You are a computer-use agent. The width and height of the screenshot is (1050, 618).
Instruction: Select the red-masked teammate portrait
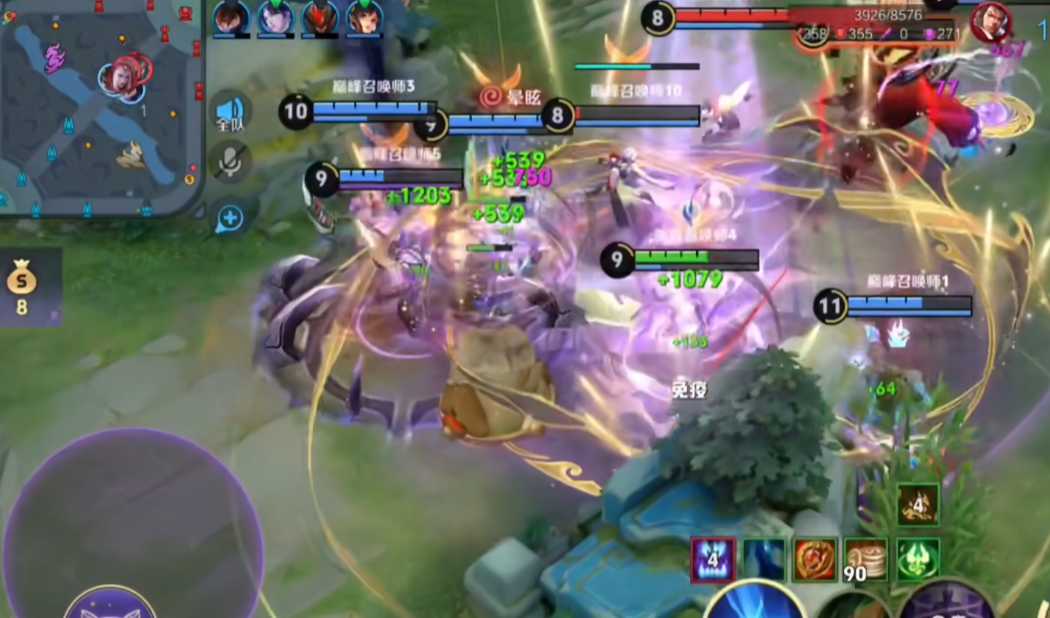320,18
